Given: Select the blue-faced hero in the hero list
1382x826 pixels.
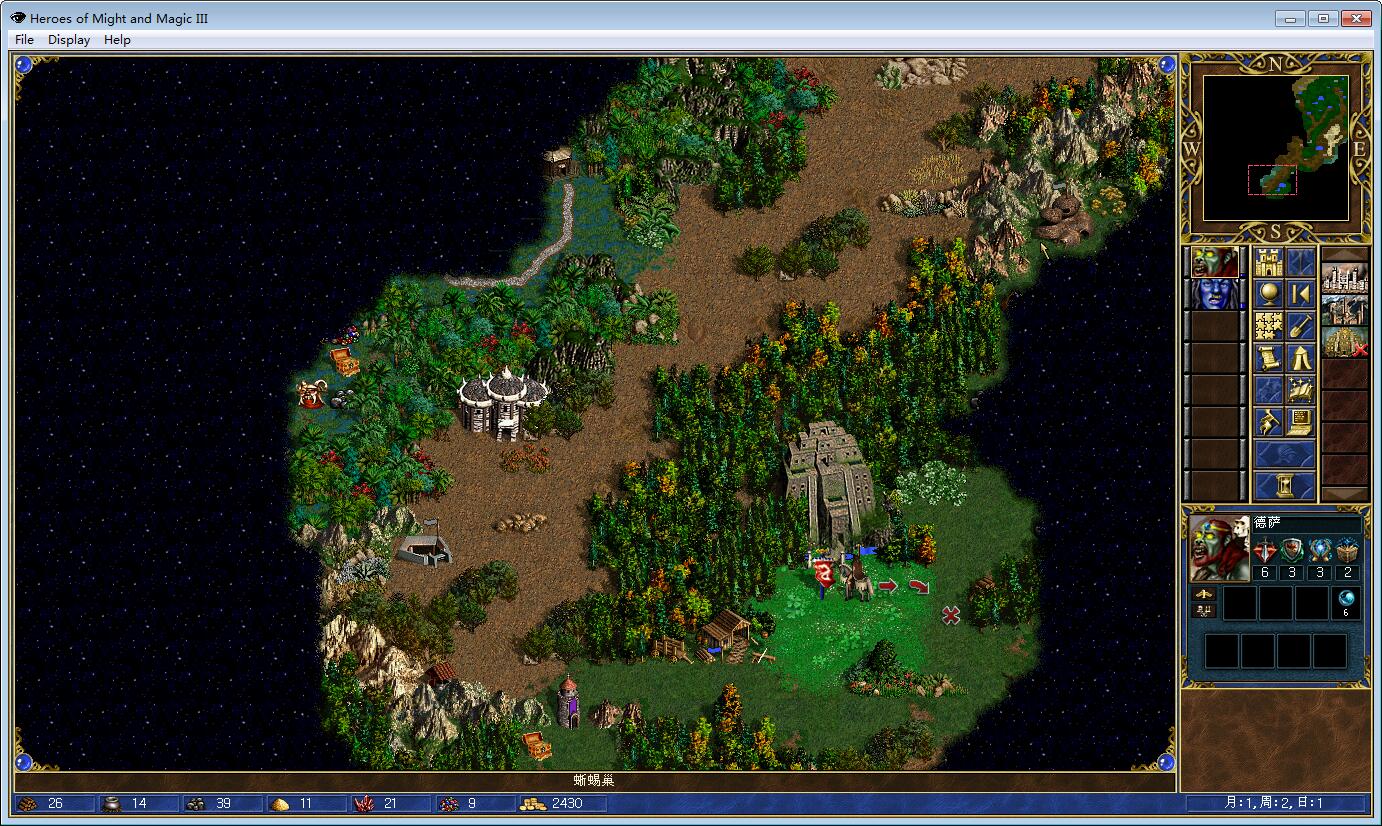Looking at the screenshot, I should click(1215, 295).
